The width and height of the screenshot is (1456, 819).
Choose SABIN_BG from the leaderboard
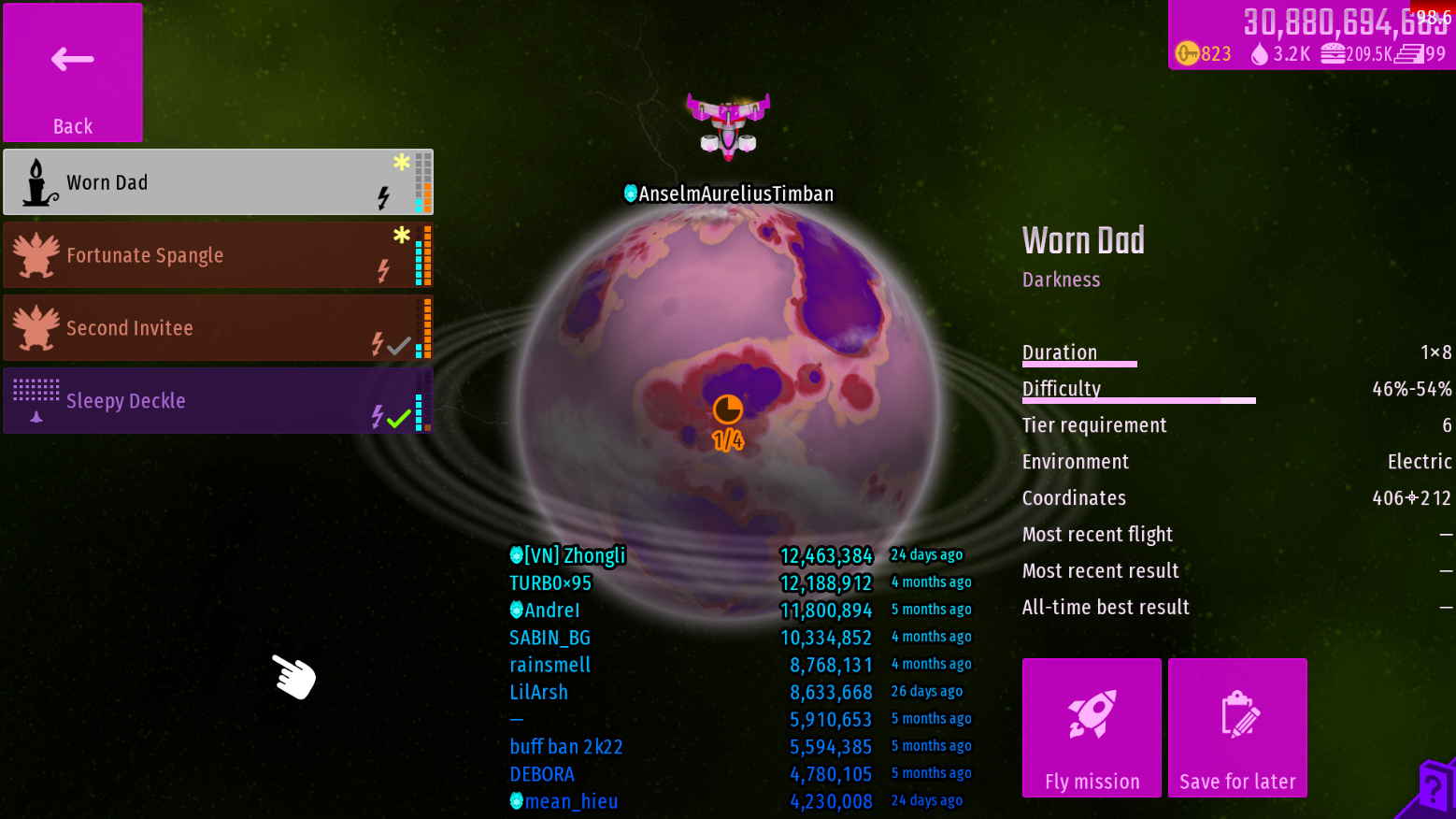tap(550, 639)
